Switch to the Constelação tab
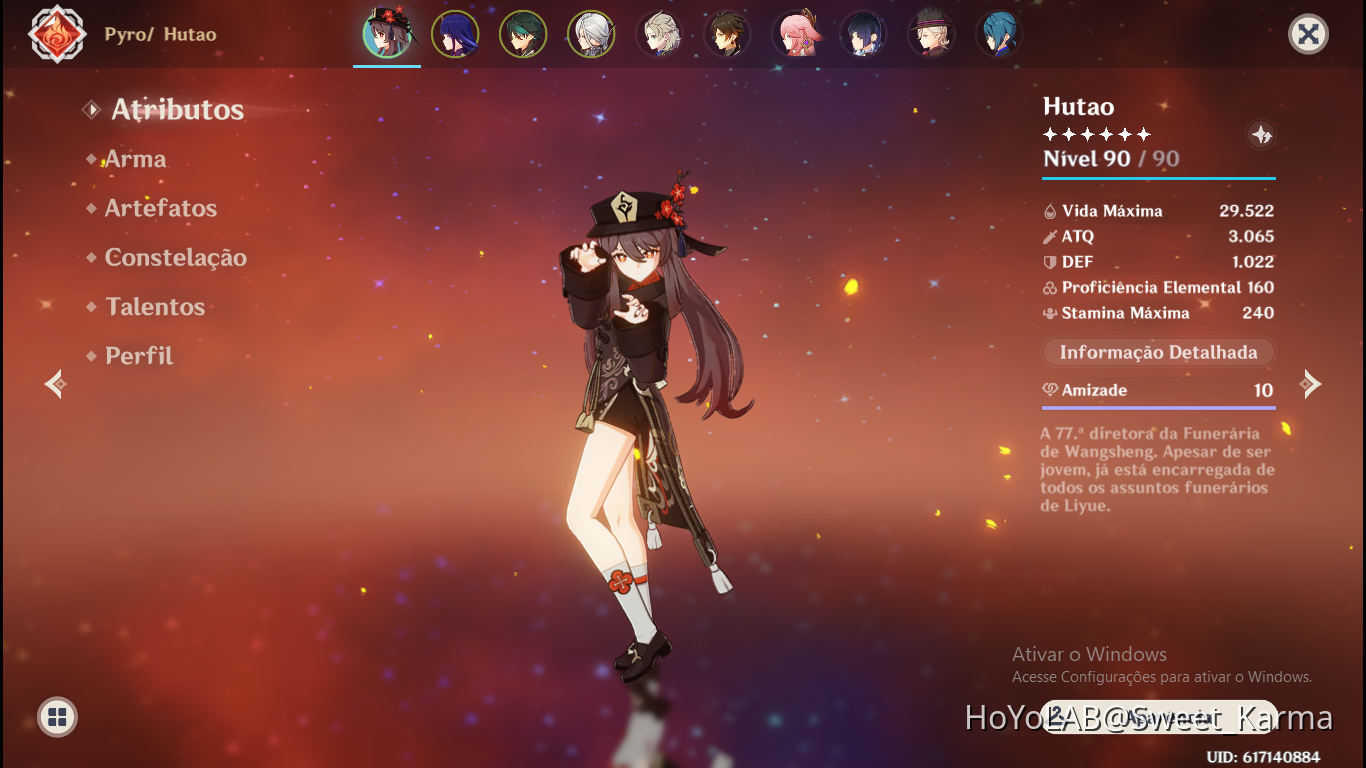The height and width of the screenshot is (768, 1366). pos(176,257)
